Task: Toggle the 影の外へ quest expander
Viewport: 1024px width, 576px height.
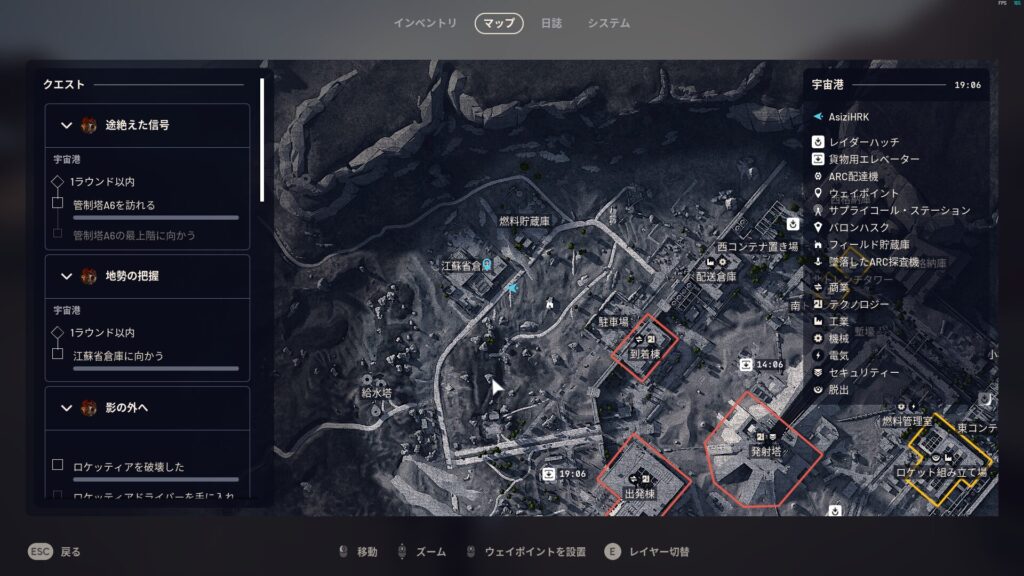Action: 67,408
